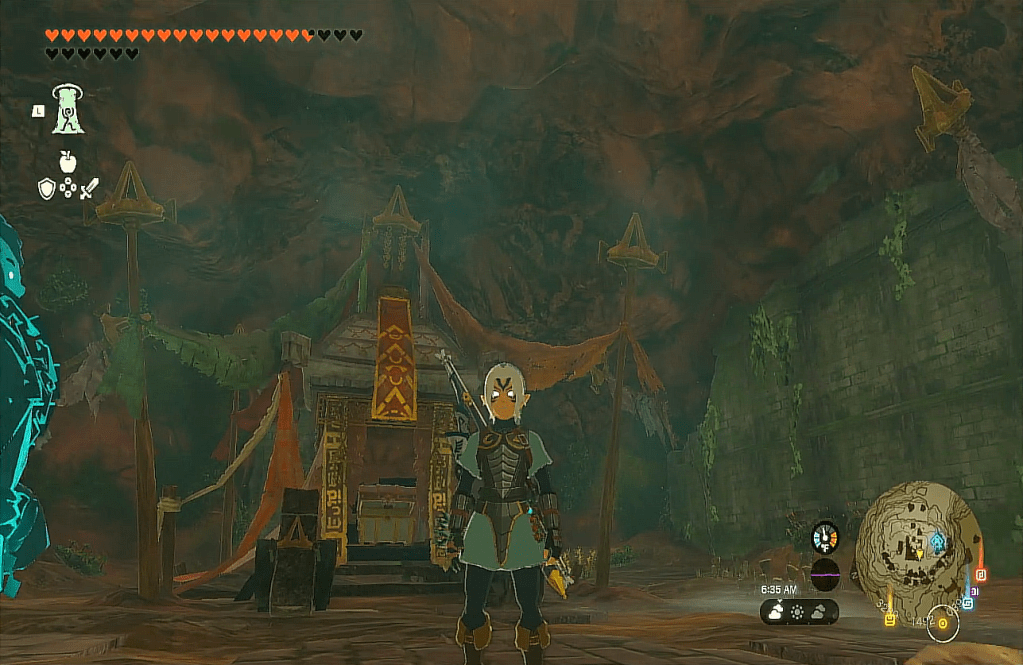Open the apple quick-item shortcut

point(68,160)
